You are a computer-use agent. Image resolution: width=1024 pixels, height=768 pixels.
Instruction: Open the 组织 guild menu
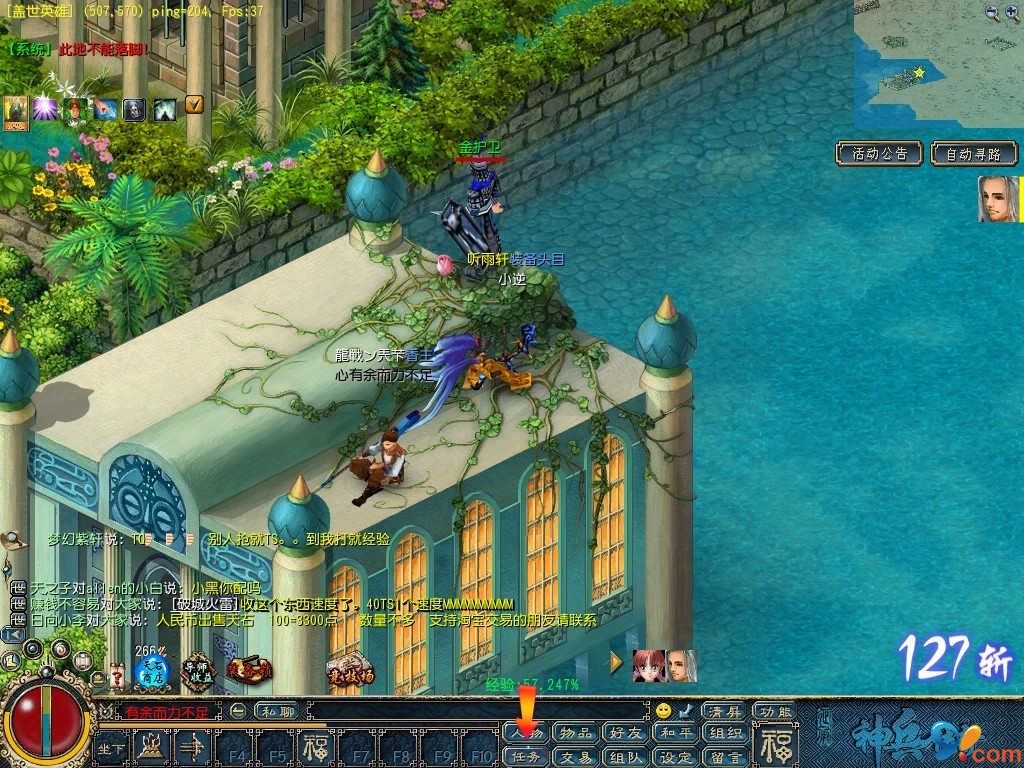tap(724, 733)
